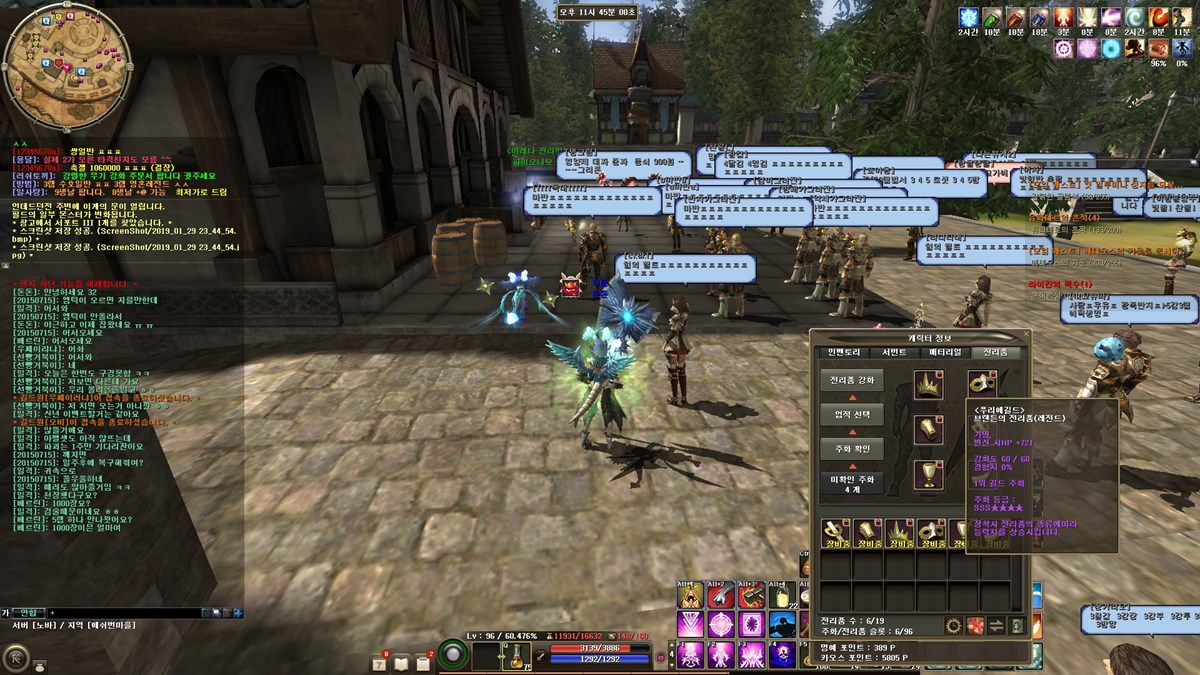Use the yellow potion quick slot
1200x675 pixels.
coord(514,657)
